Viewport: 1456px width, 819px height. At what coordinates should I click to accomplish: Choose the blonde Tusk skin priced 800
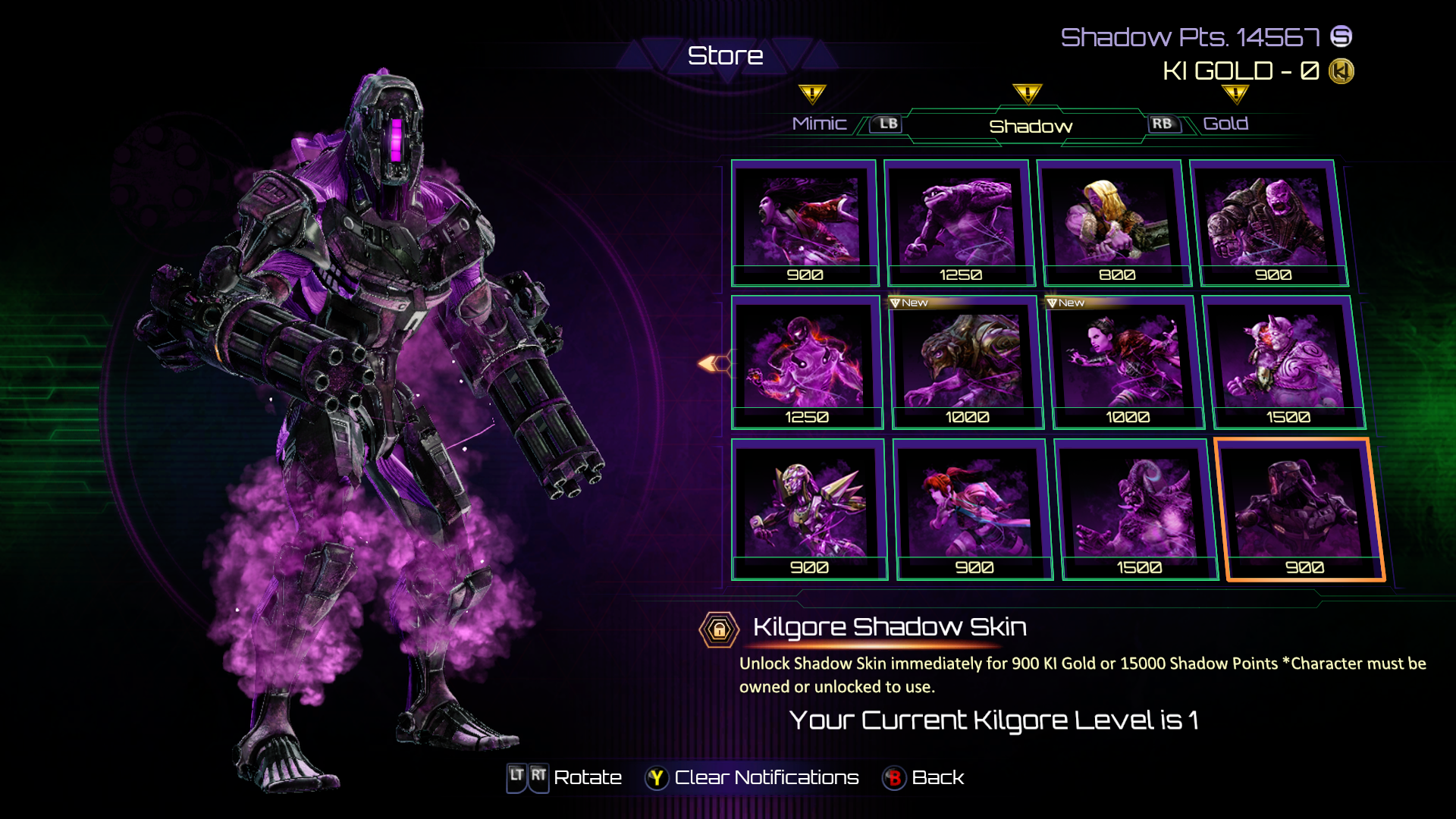(1113, 223)
